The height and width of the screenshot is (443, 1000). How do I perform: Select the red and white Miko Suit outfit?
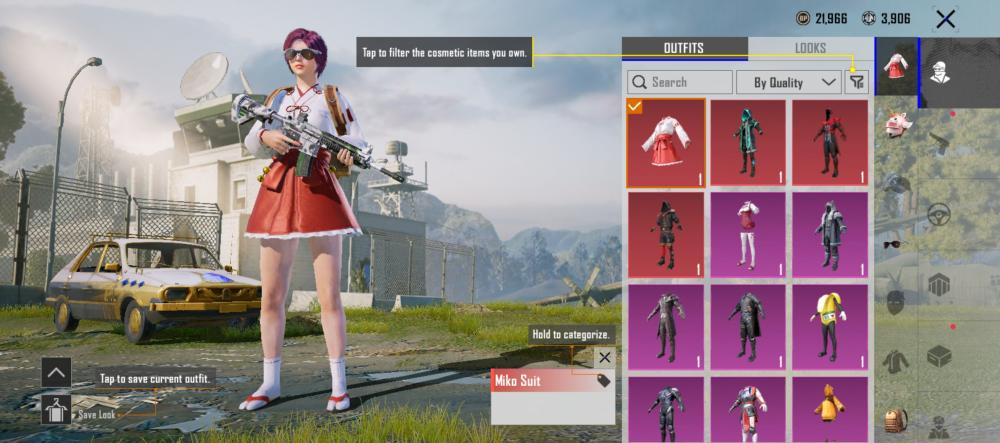667,142
